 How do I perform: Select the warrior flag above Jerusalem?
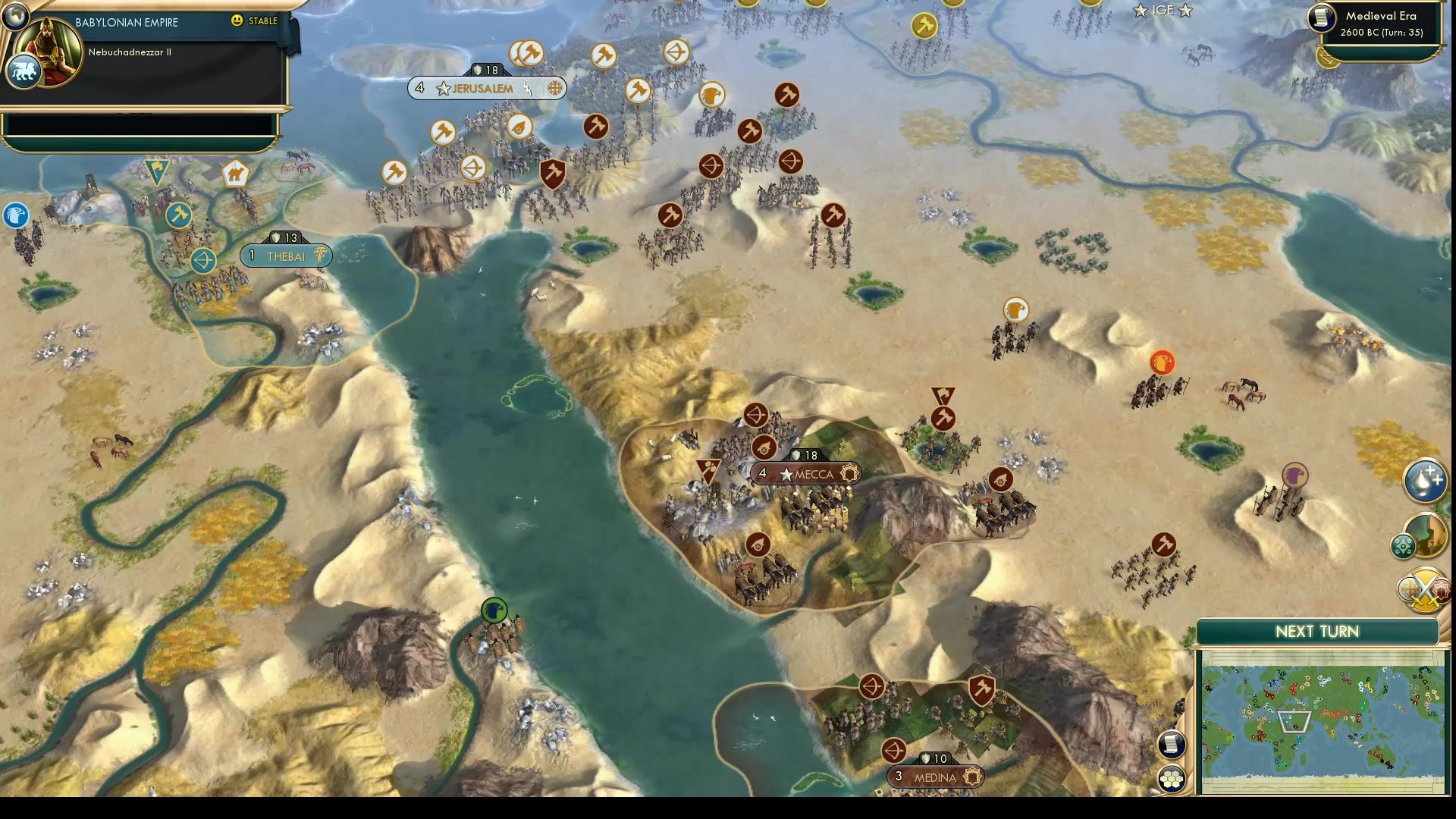(x=529, y=53)
